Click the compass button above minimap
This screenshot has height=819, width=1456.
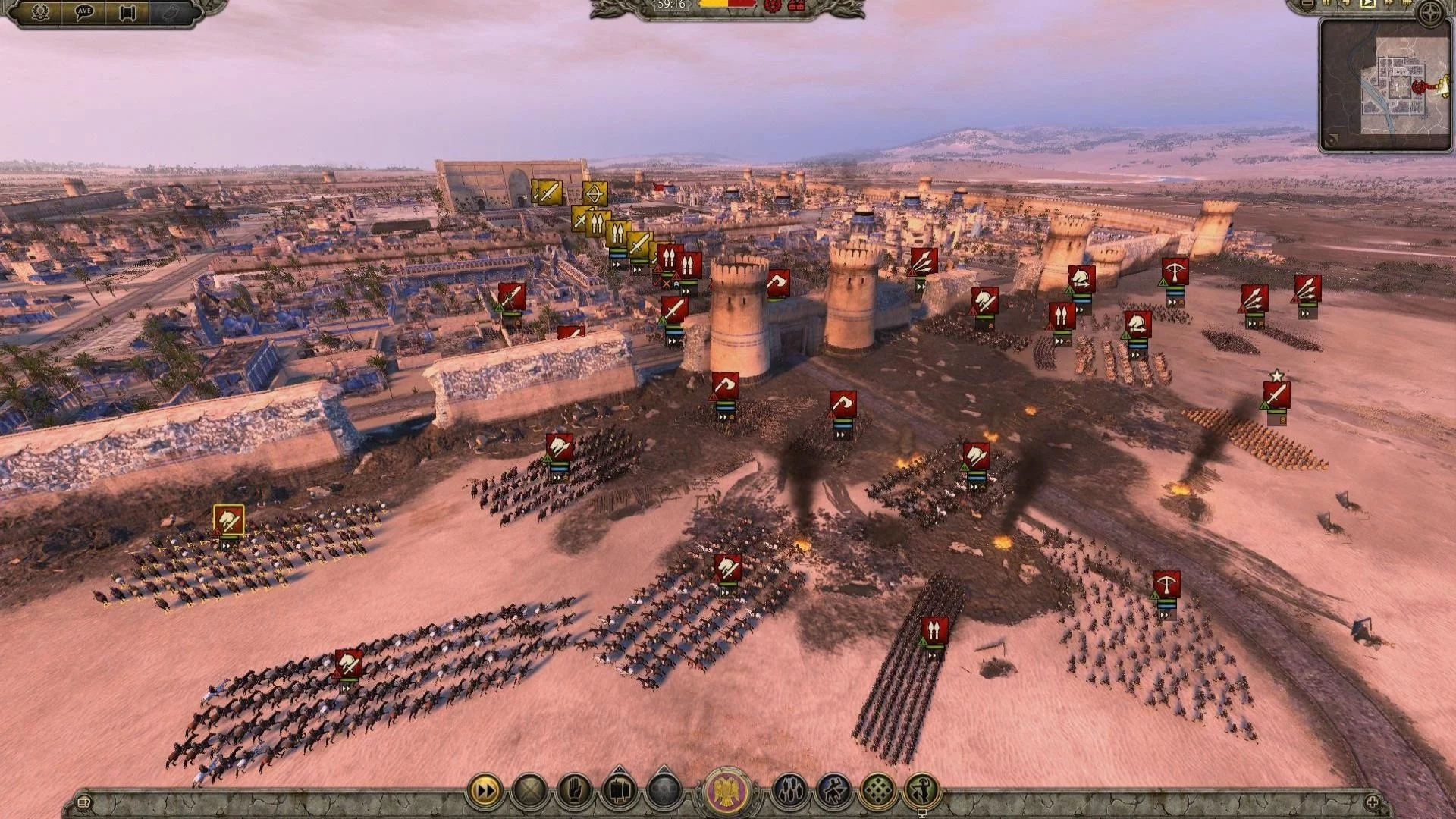(x=1431, y=14)
